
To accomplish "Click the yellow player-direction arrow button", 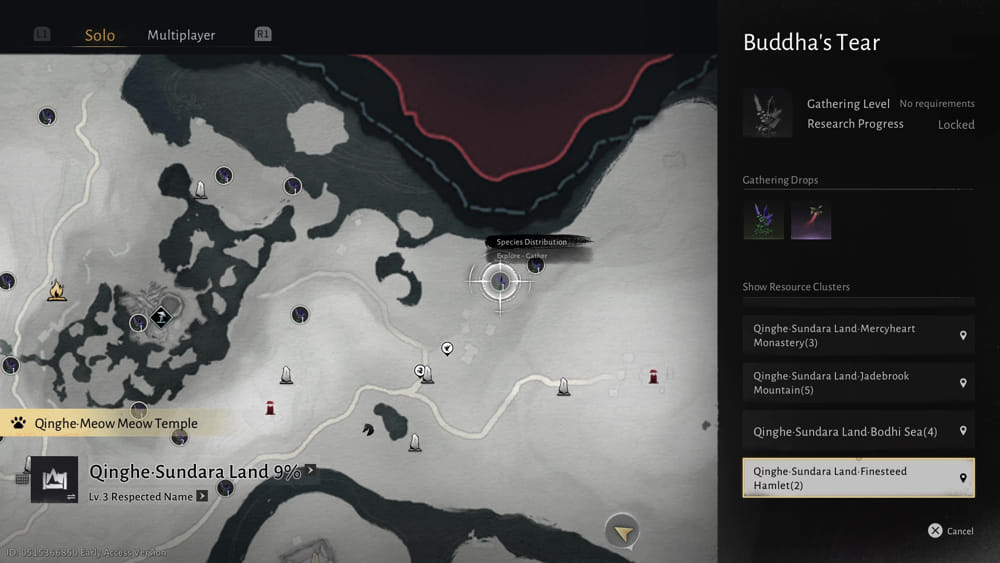I will [x=622, y=532].
